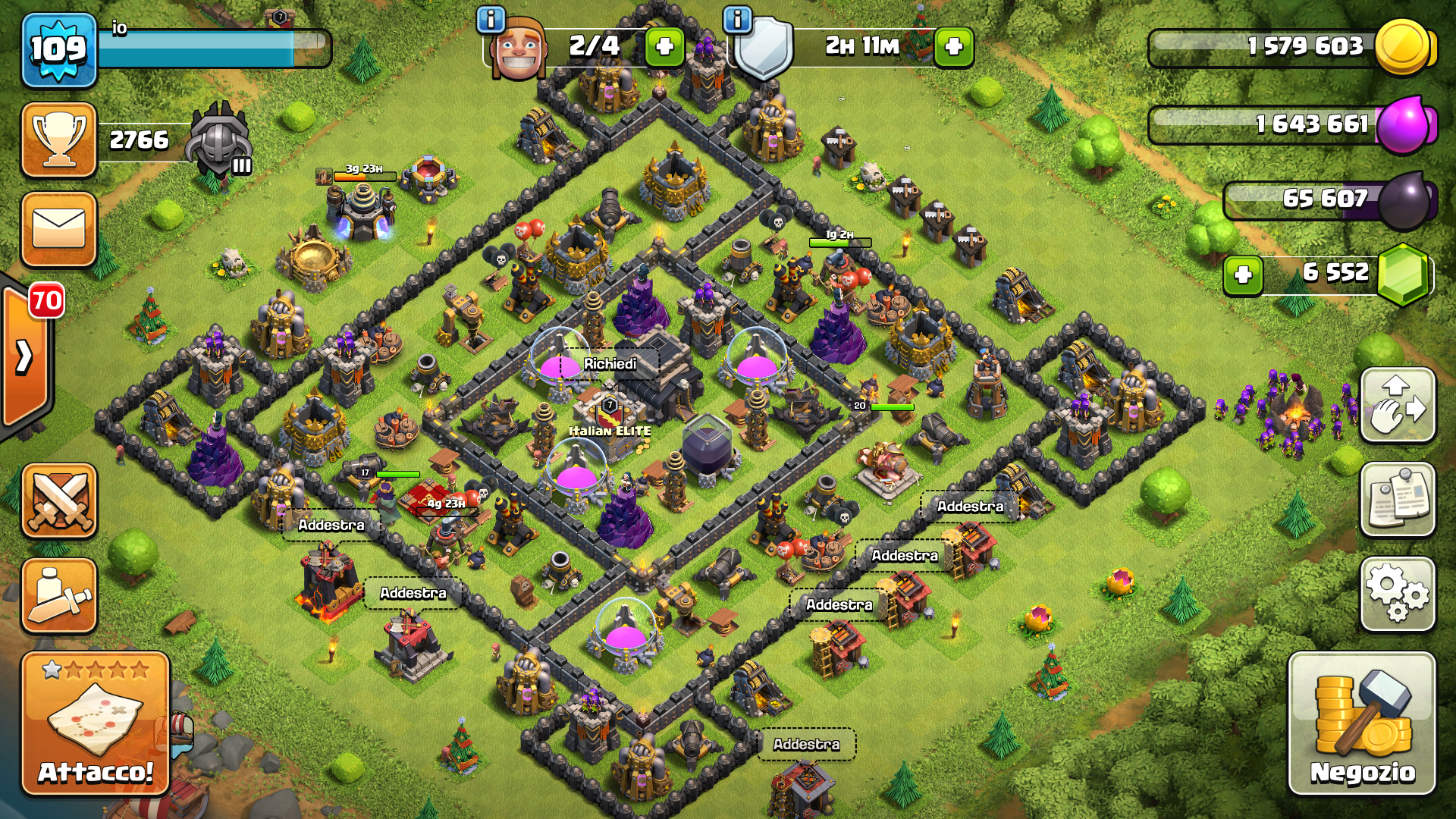Image resolution: width=1456 pixels, height=819 pixels.
Task: Buy more gems with green plus
Action: click(x=1243, y=275)
